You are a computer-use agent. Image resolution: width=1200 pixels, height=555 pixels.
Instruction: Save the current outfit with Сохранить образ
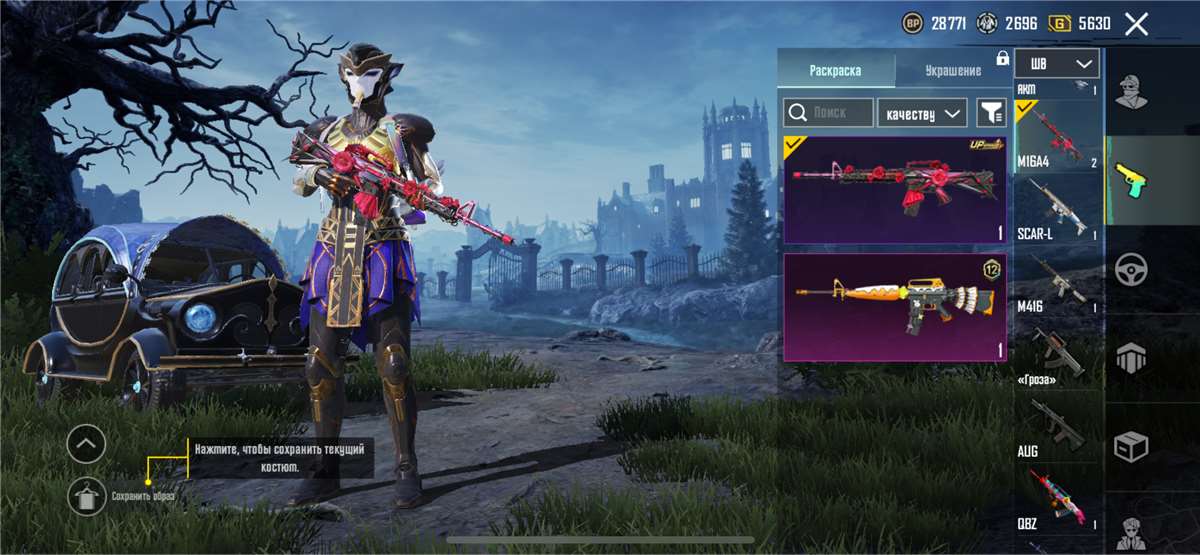pyautogui.click(x=88, y=496)
